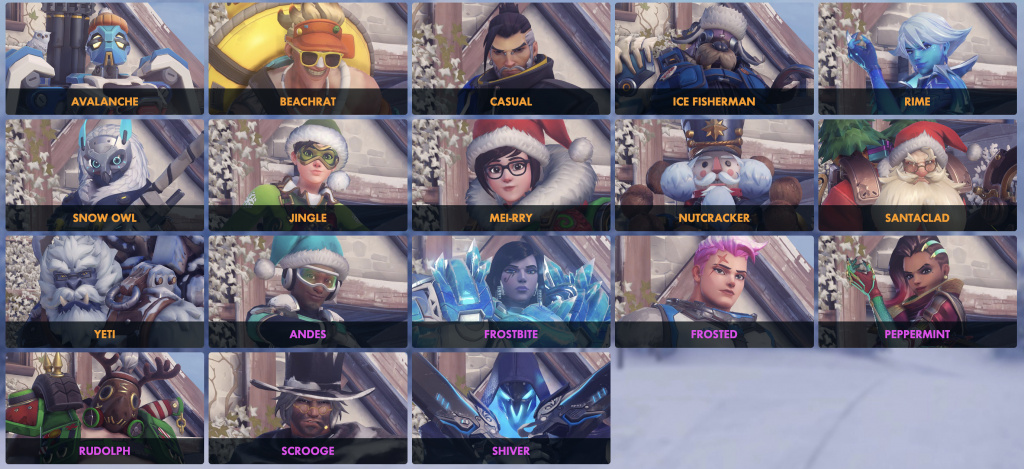The width and height of the screenshot is (1024, 469).
Task: Choose the Snow Owl skin
Action: coord(105,175)
